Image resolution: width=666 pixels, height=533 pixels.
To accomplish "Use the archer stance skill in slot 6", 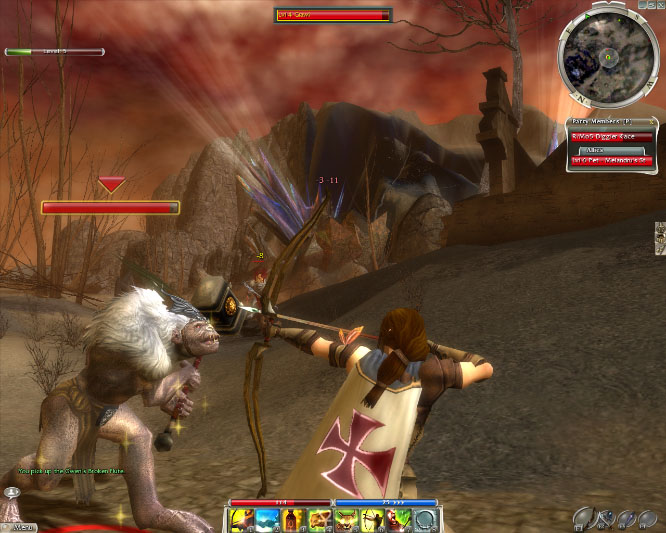I will [371, 519].
